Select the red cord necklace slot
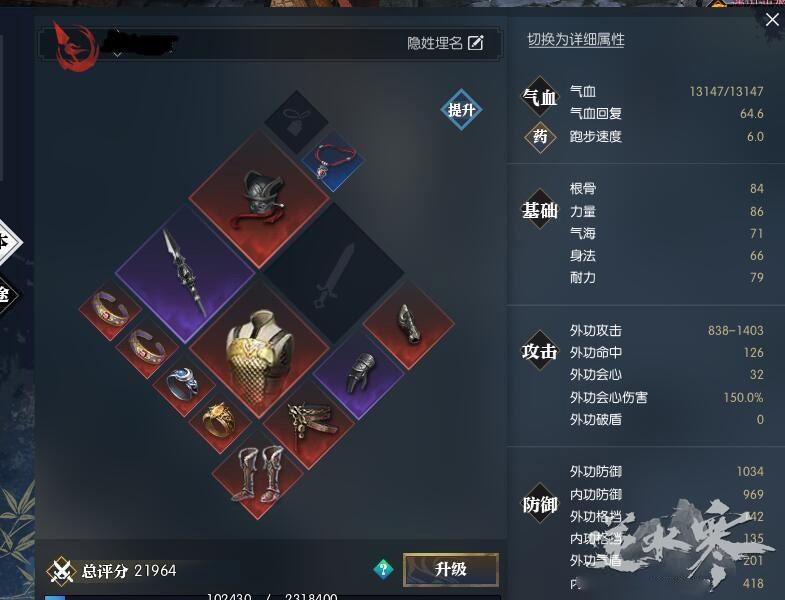785x600 pixels. (331, 160)
